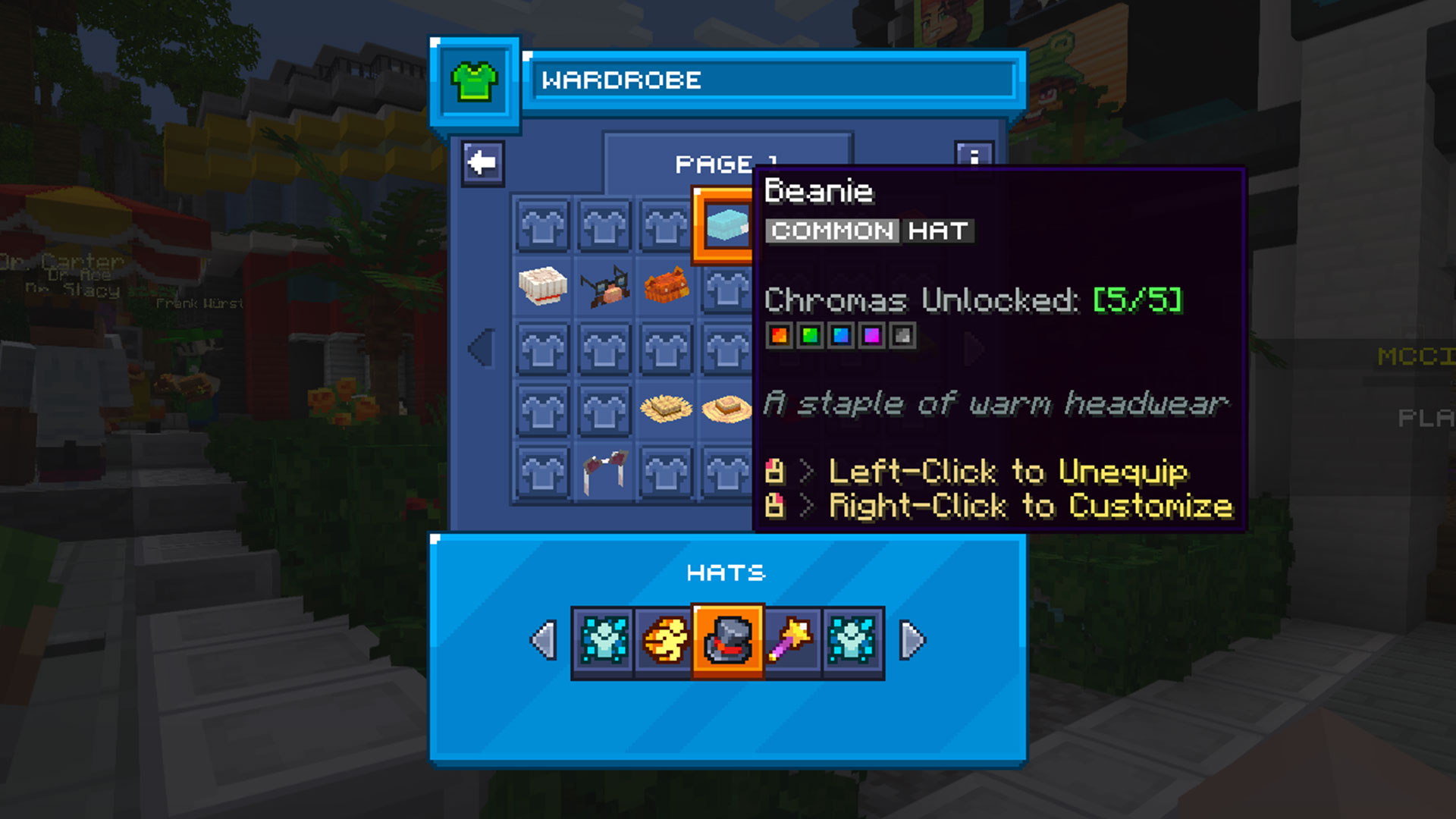Open the magic wand category
Image resolution: width=1456 pixels, height=819 pixels.
pyautogui.click(x=791, y=642)
